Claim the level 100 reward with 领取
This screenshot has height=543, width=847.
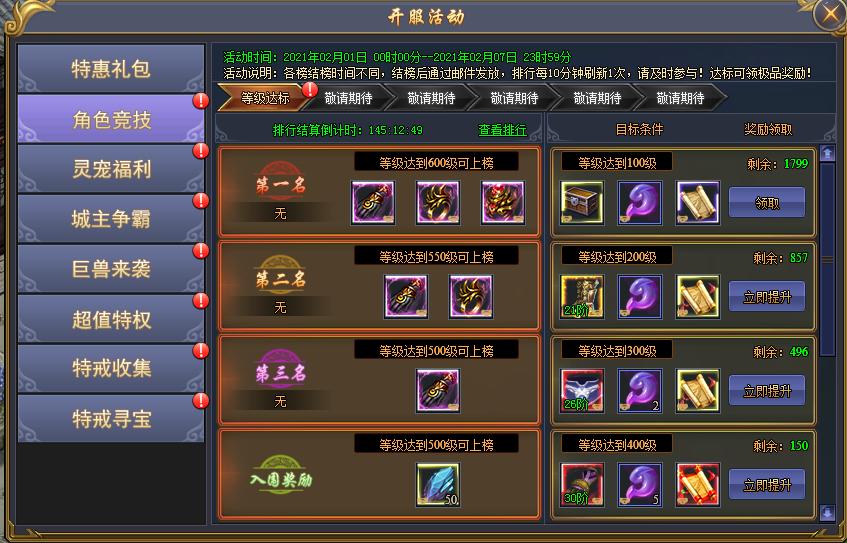pos(767,202)
